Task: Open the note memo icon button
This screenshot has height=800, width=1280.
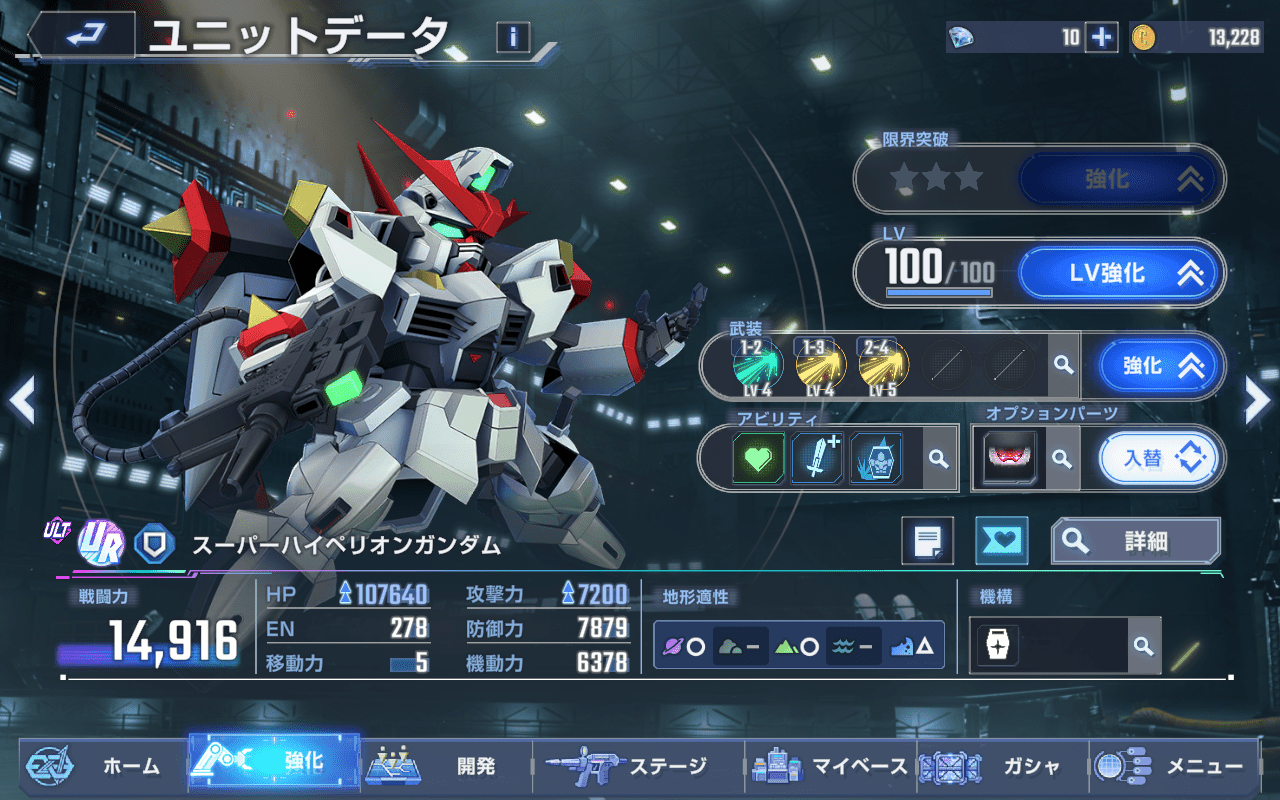Action: tap(927, 541)
